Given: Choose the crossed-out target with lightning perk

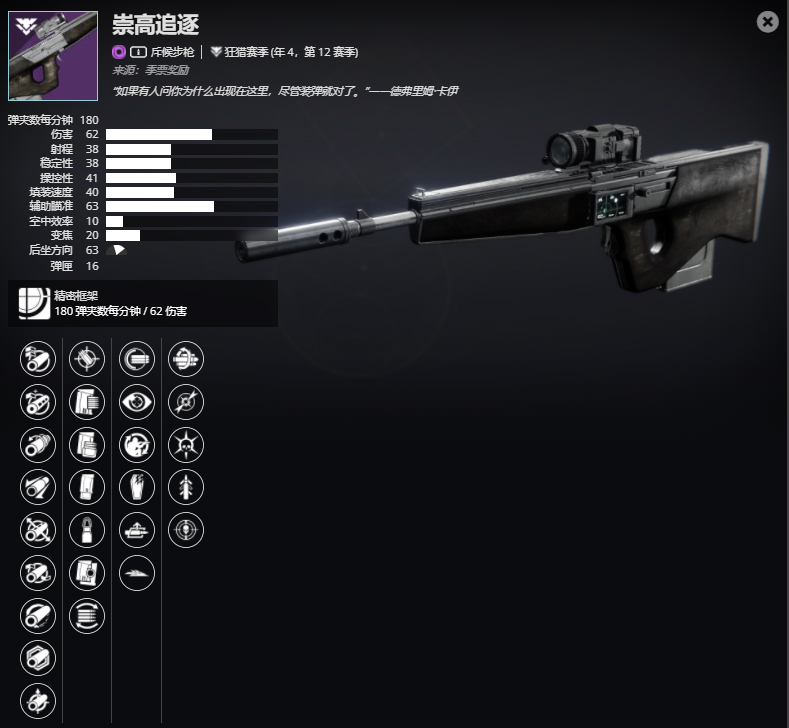Looking at the screenshot, I should click(186, 401).
